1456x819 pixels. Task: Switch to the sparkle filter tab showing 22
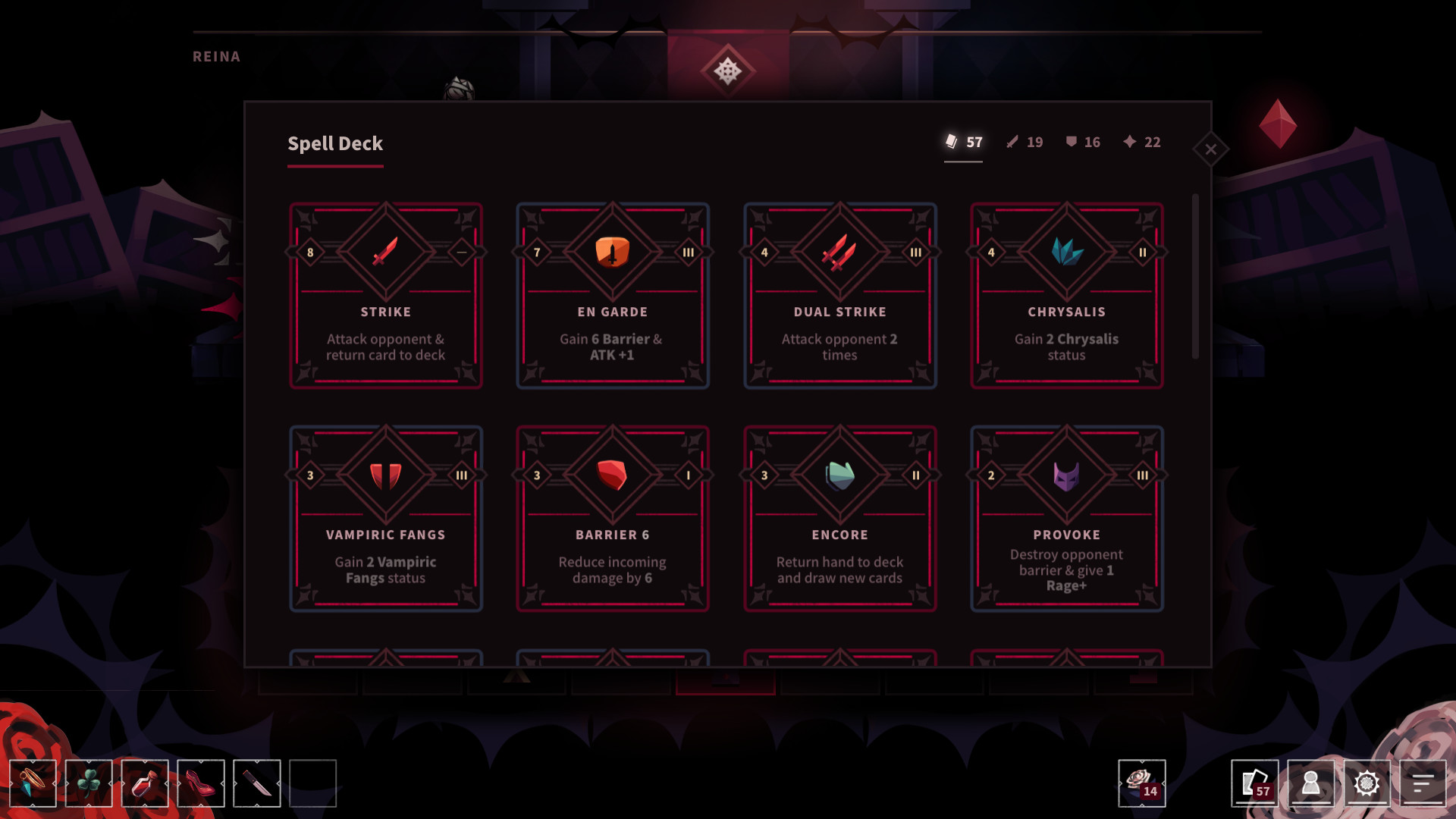coord(1142,142)
